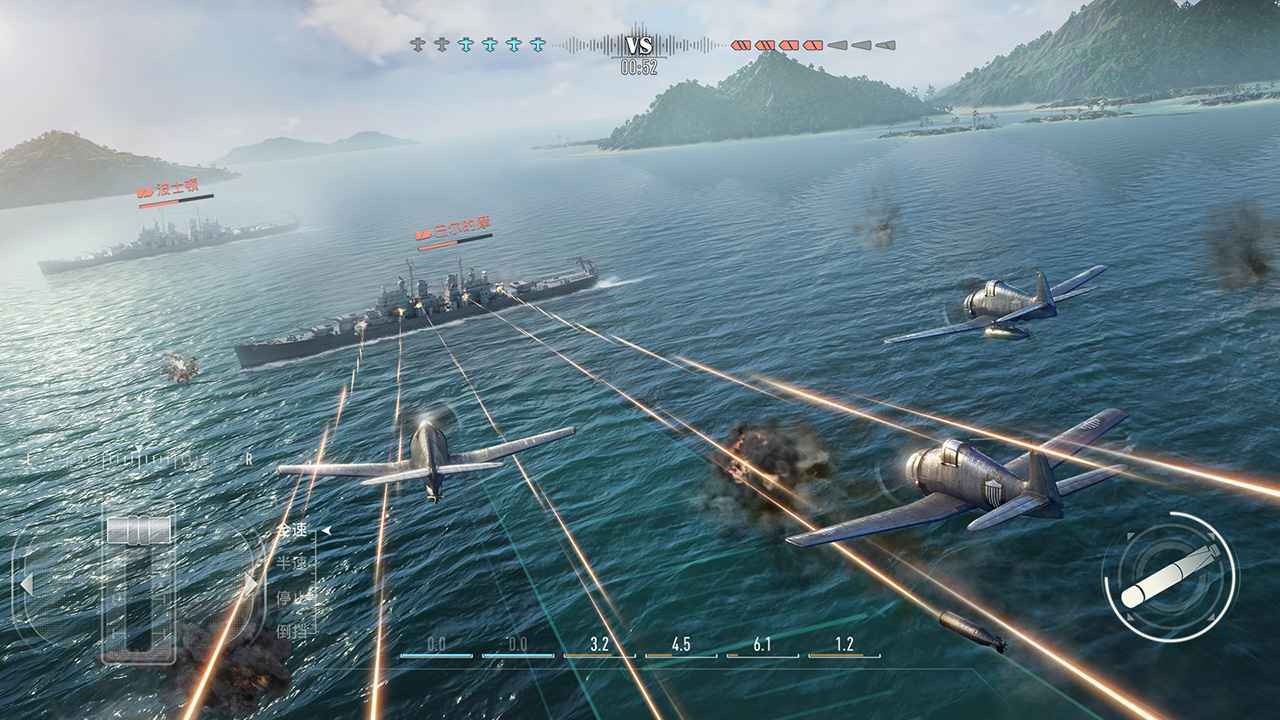Toggle the left steering arrow control
This screenshot has width=1280, height=720.
[27, 583]
